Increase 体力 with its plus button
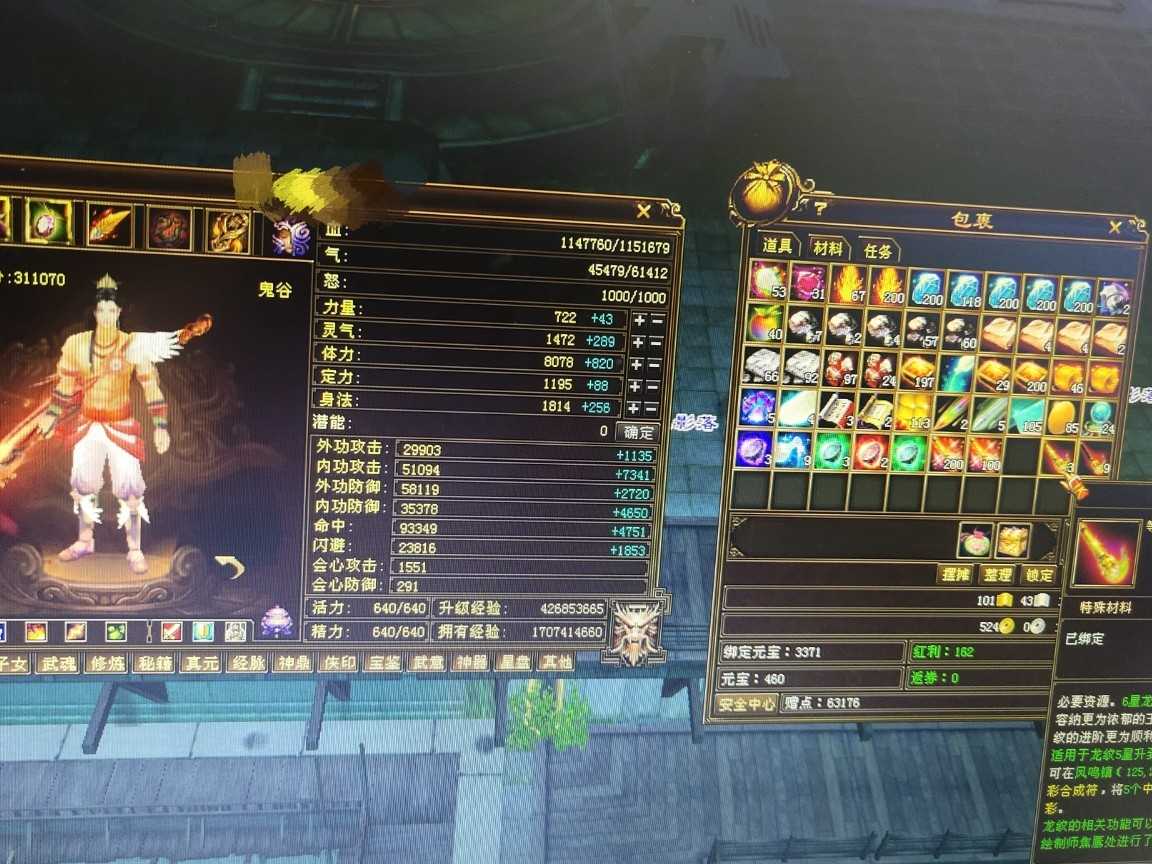 coord(637,364)
